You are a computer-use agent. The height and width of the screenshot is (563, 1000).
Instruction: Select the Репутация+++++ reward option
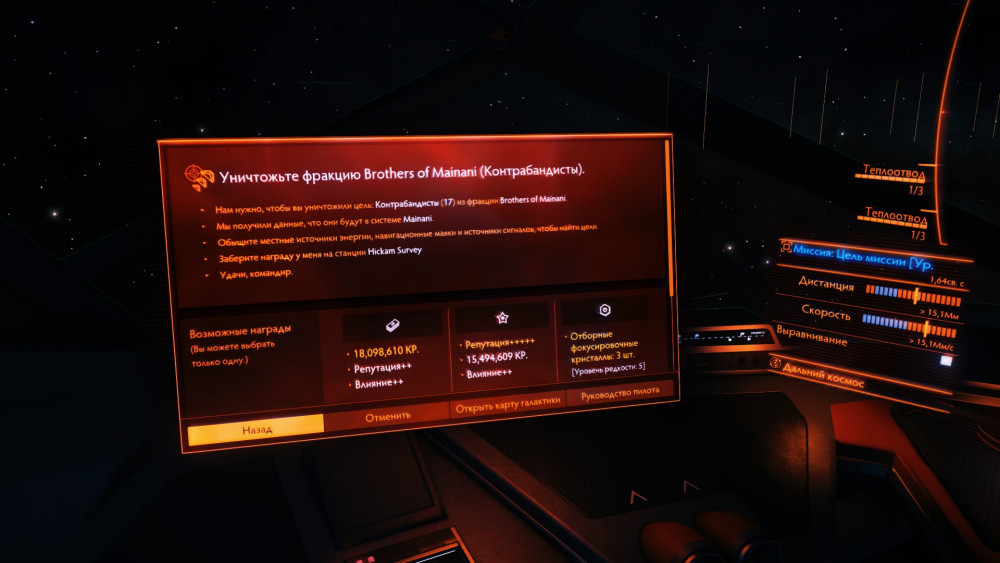tap(502, 344)
